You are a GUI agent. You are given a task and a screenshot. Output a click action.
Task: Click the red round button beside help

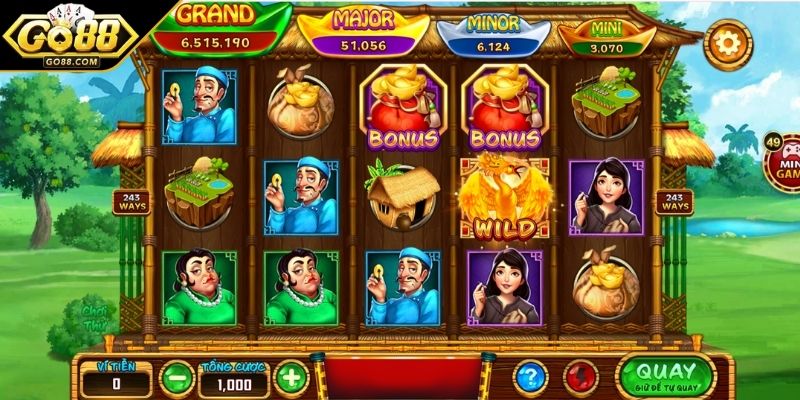579,377
